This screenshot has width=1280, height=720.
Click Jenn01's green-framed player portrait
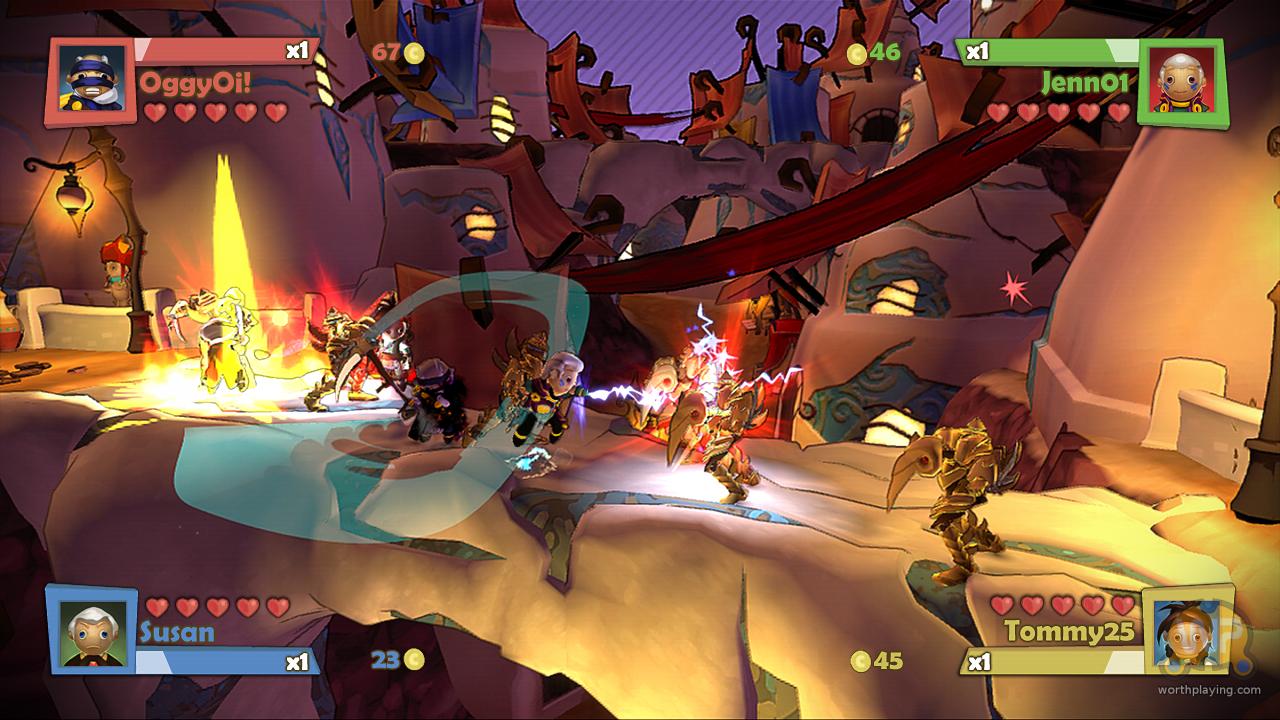[1181, 82]
